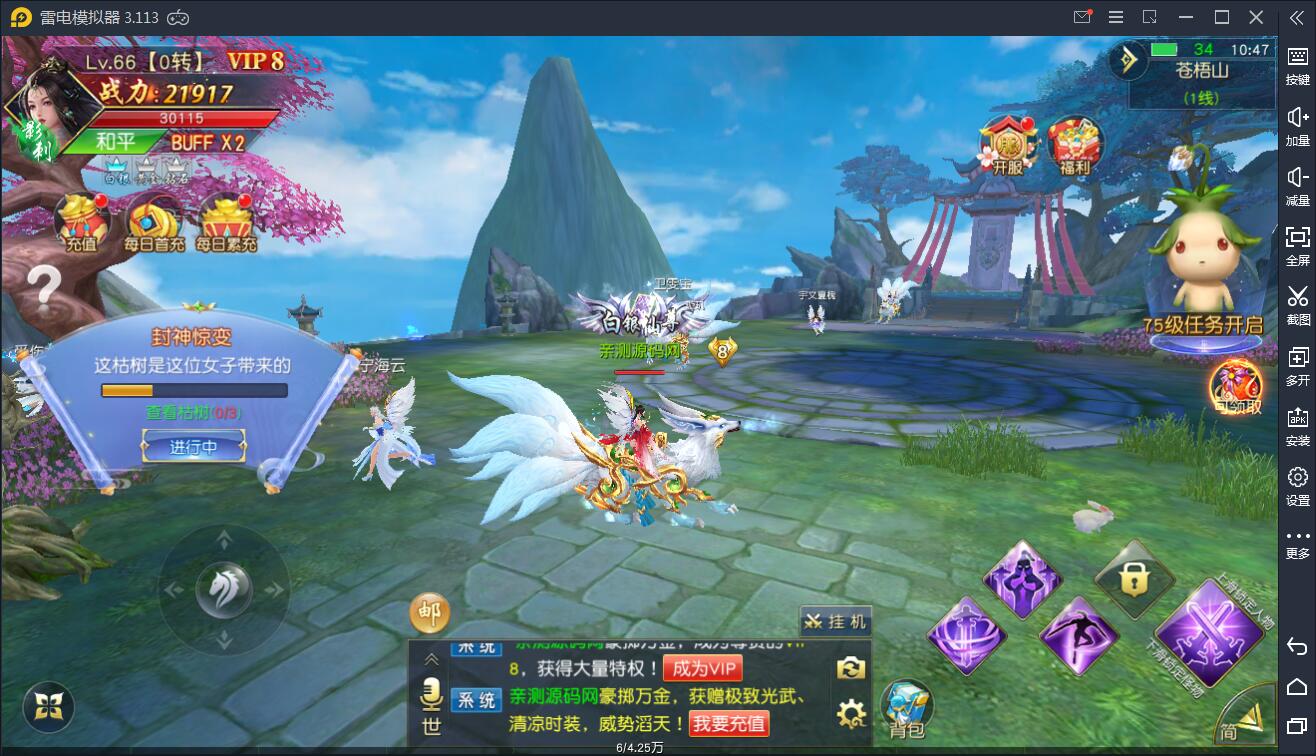Open the 邮 mail icon
The width and height of the screenshot is (1316, 756).
430,613
